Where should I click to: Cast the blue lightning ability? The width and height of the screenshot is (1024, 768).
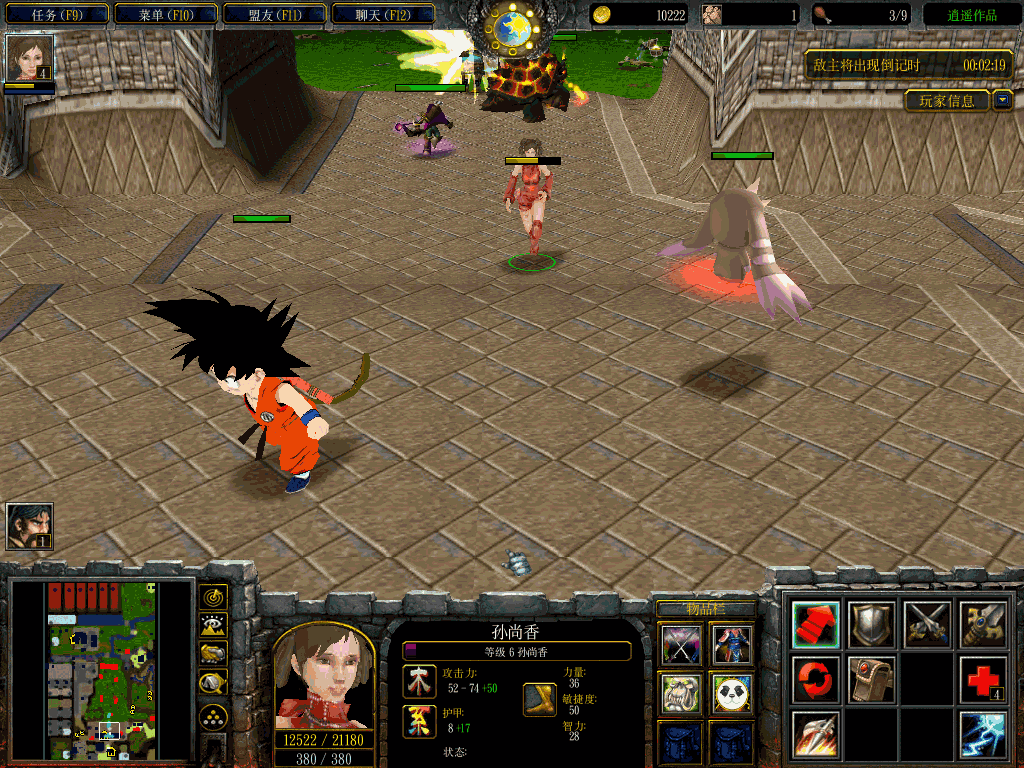pyautogui.click(x=984, y=735)
